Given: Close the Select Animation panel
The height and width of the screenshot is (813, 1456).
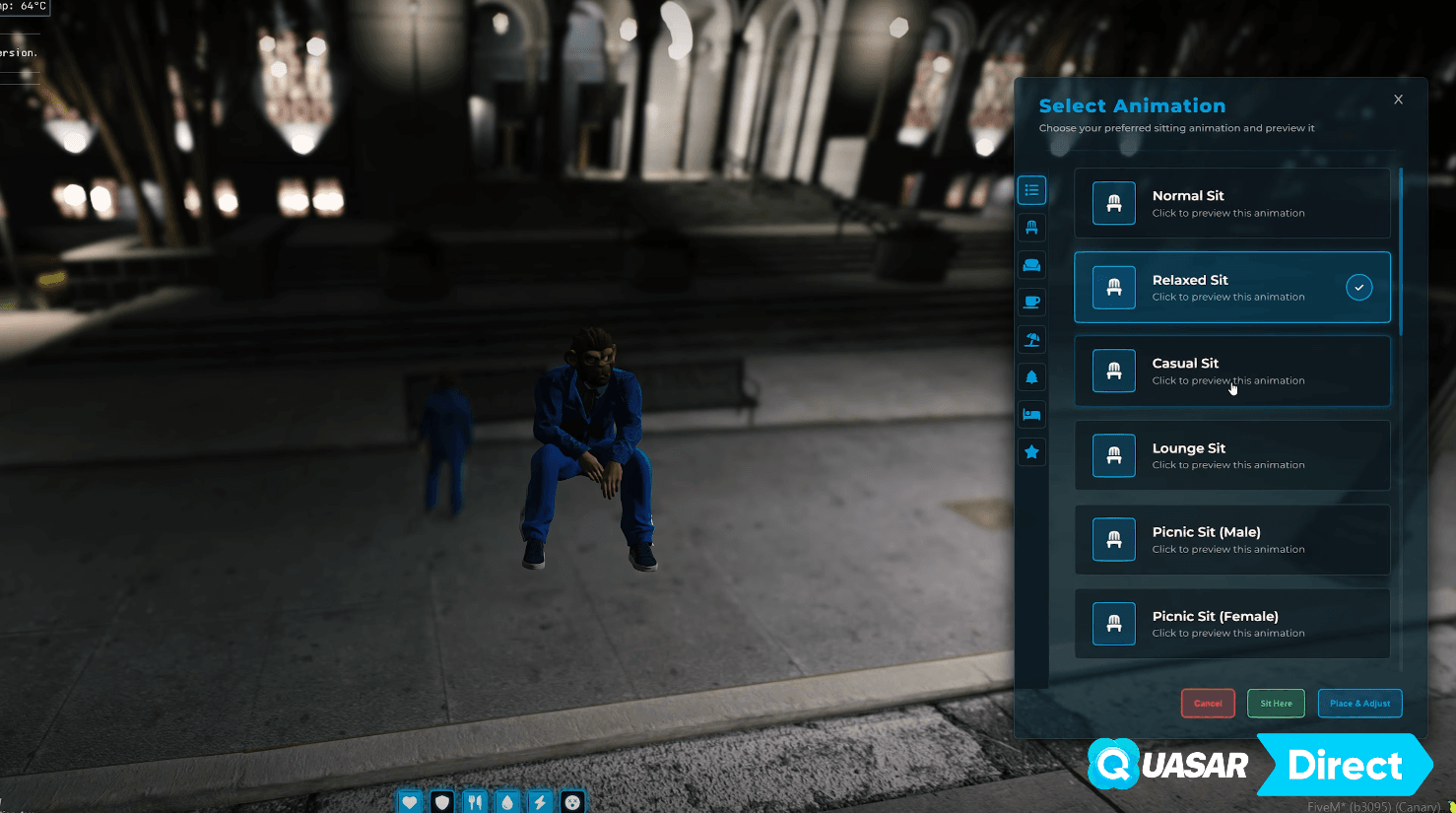Looking at the screenshot, I should (1398, 100).
